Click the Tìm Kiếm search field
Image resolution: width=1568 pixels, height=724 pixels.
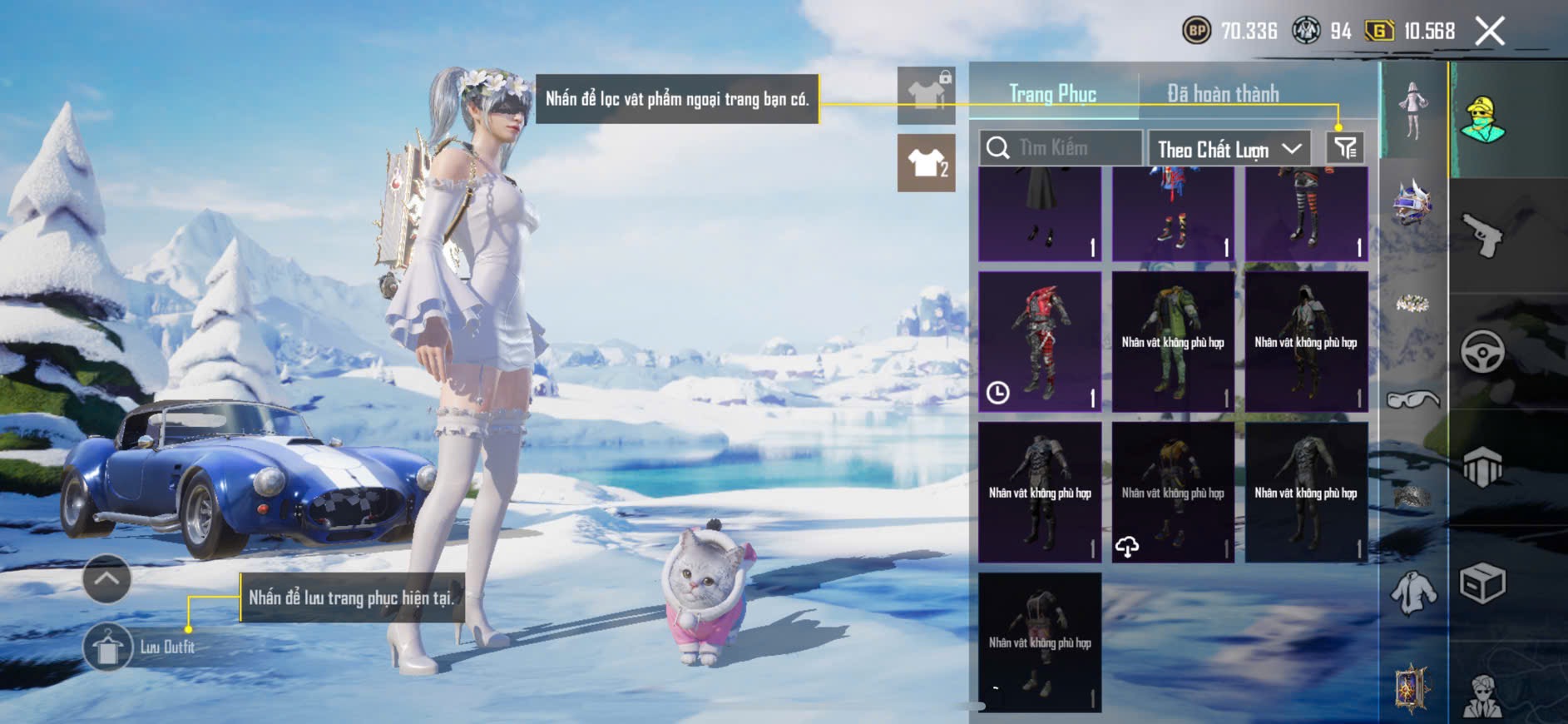[1061, 148]
